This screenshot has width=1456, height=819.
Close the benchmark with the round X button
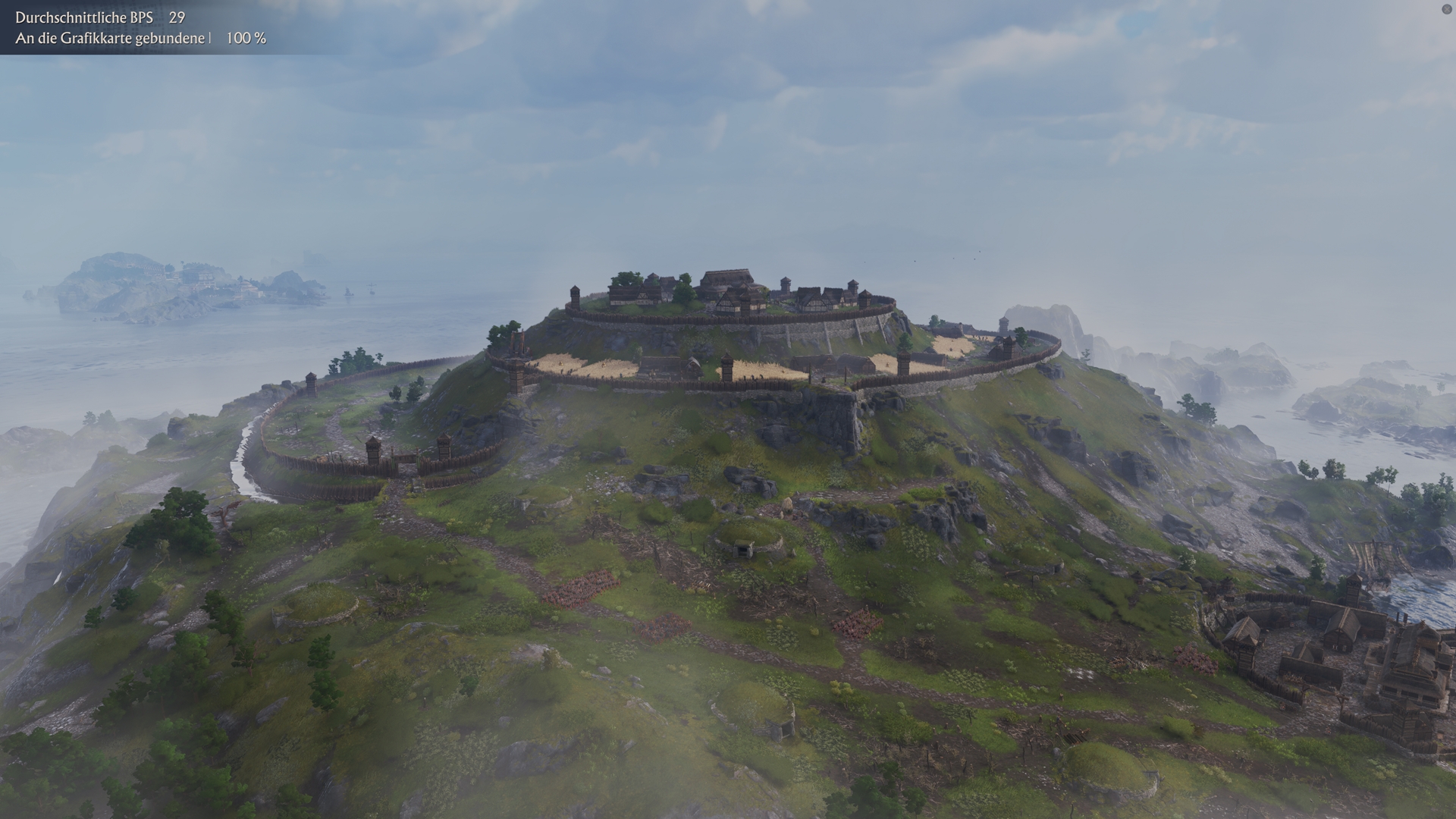point(1447,9)
